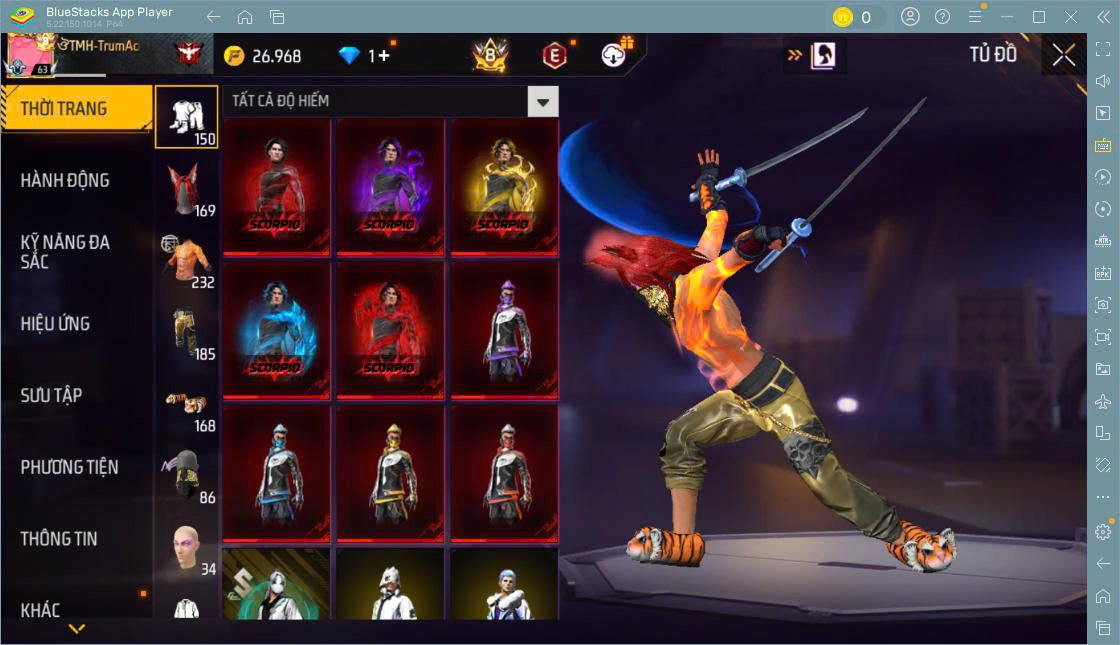1120x645 pixels.
Task: Select the purple Scorpio outfit
Action: (x=389, y=186)
